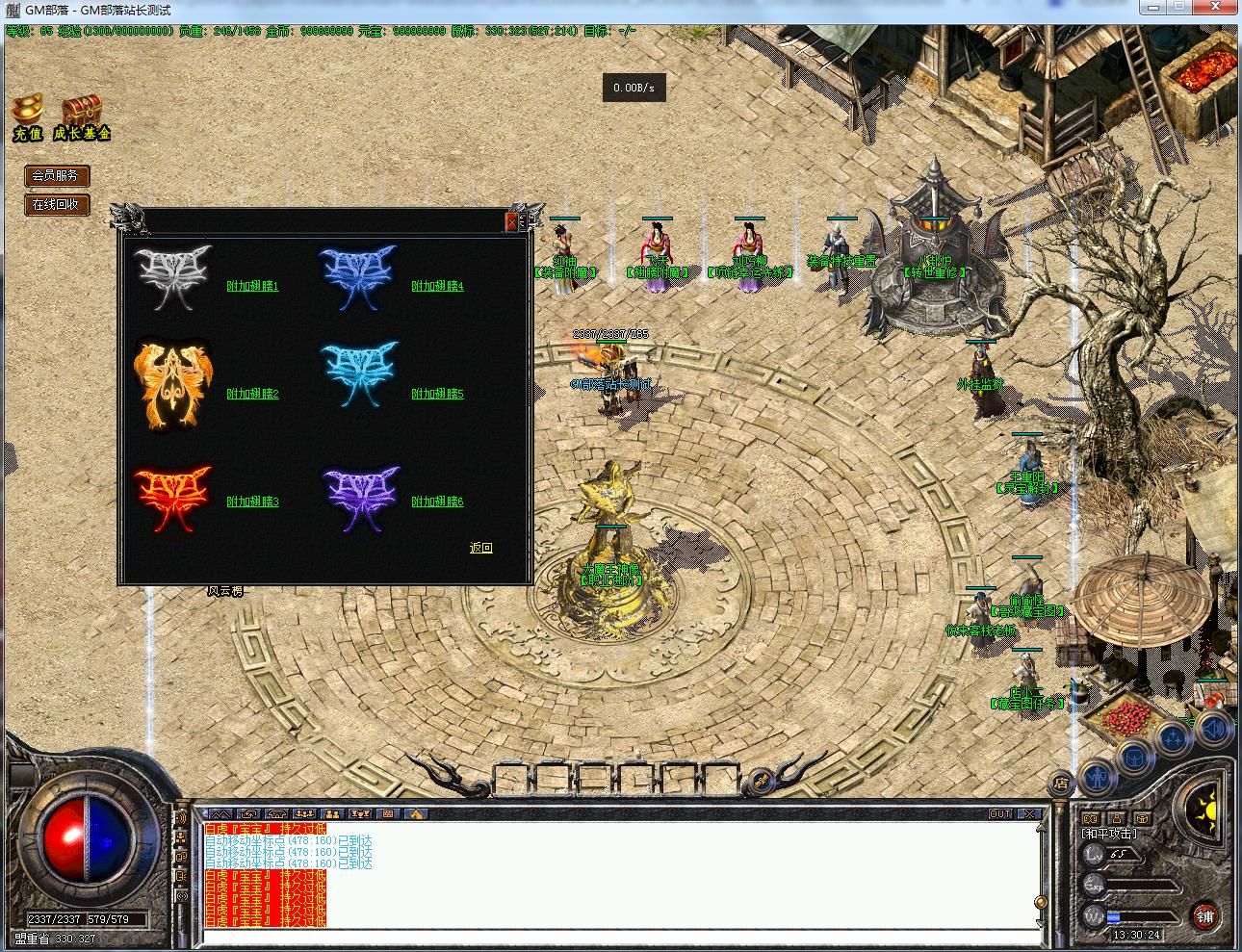
Task: Close the chat panel with its X
Action: tap(1029, 814)
